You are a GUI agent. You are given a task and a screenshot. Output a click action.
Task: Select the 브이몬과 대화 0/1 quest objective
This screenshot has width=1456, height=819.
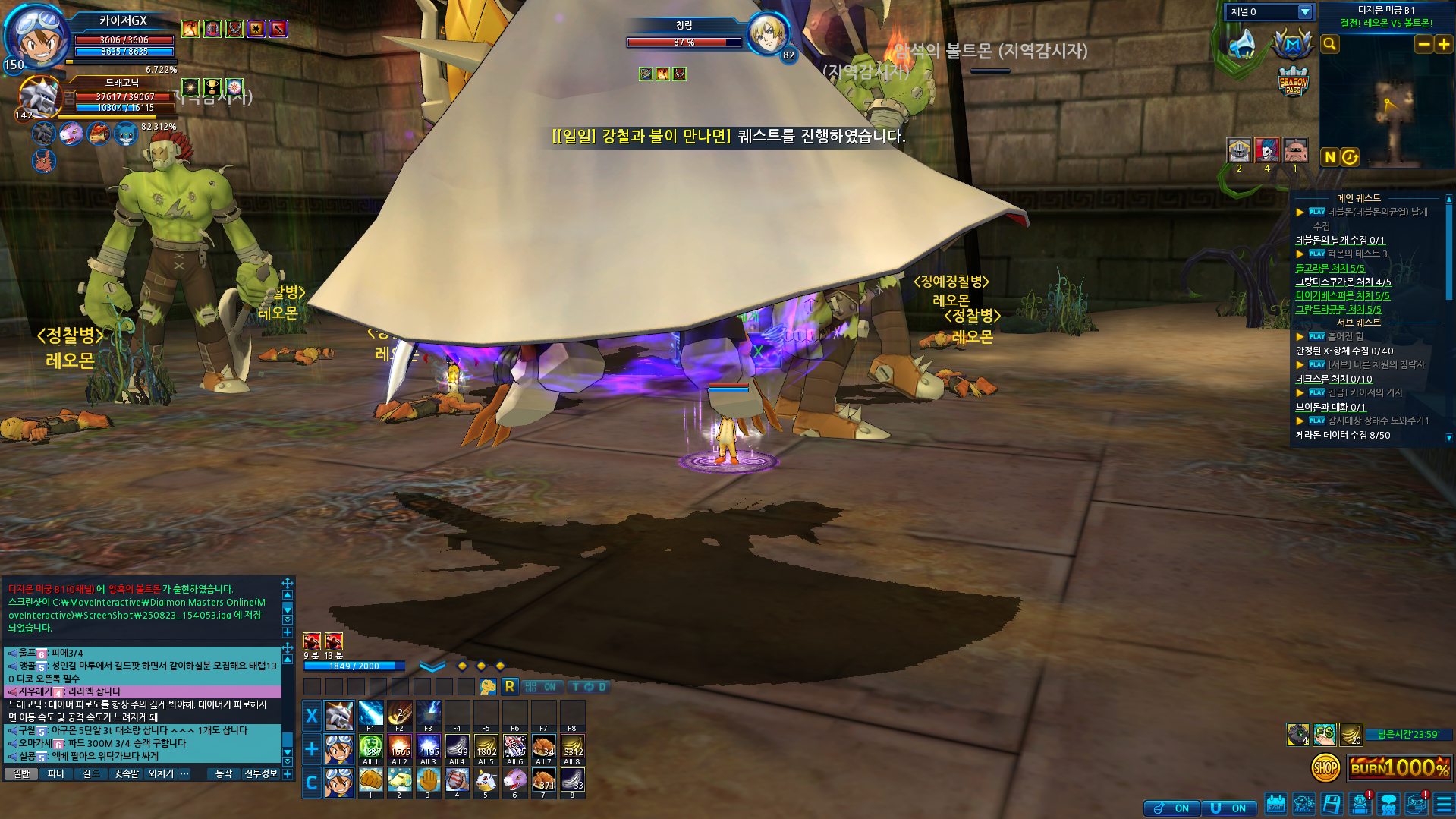[x=1330, y=407]
